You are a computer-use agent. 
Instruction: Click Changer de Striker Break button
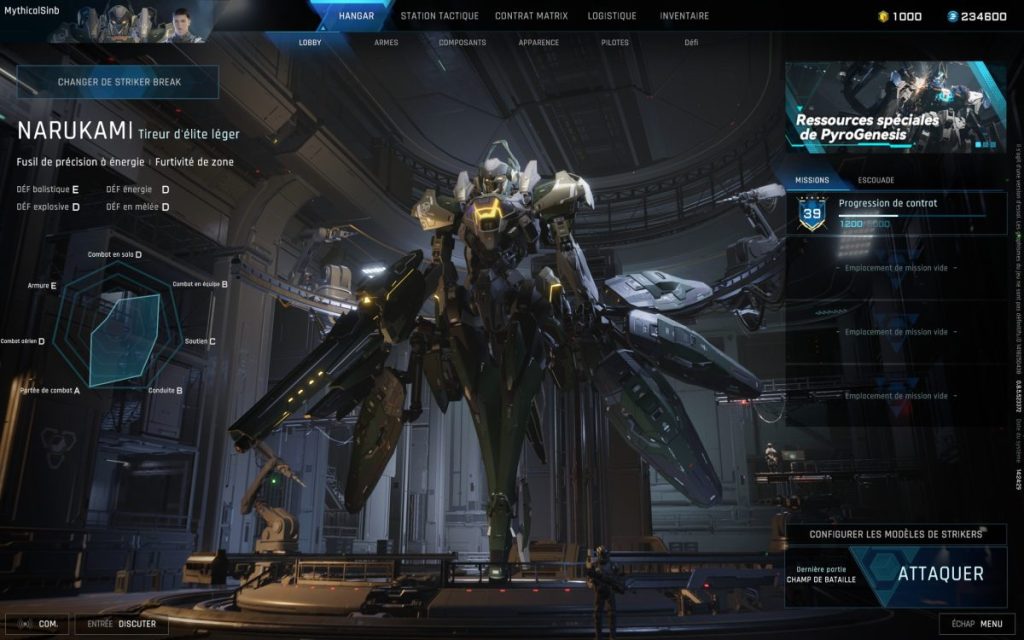118,82
